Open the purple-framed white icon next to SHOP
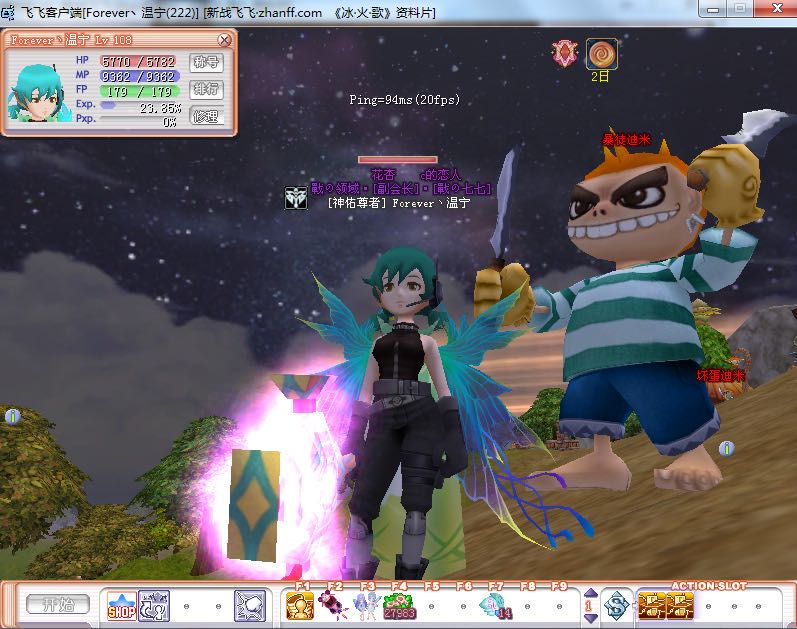797x629 pixels. point(153,605)
